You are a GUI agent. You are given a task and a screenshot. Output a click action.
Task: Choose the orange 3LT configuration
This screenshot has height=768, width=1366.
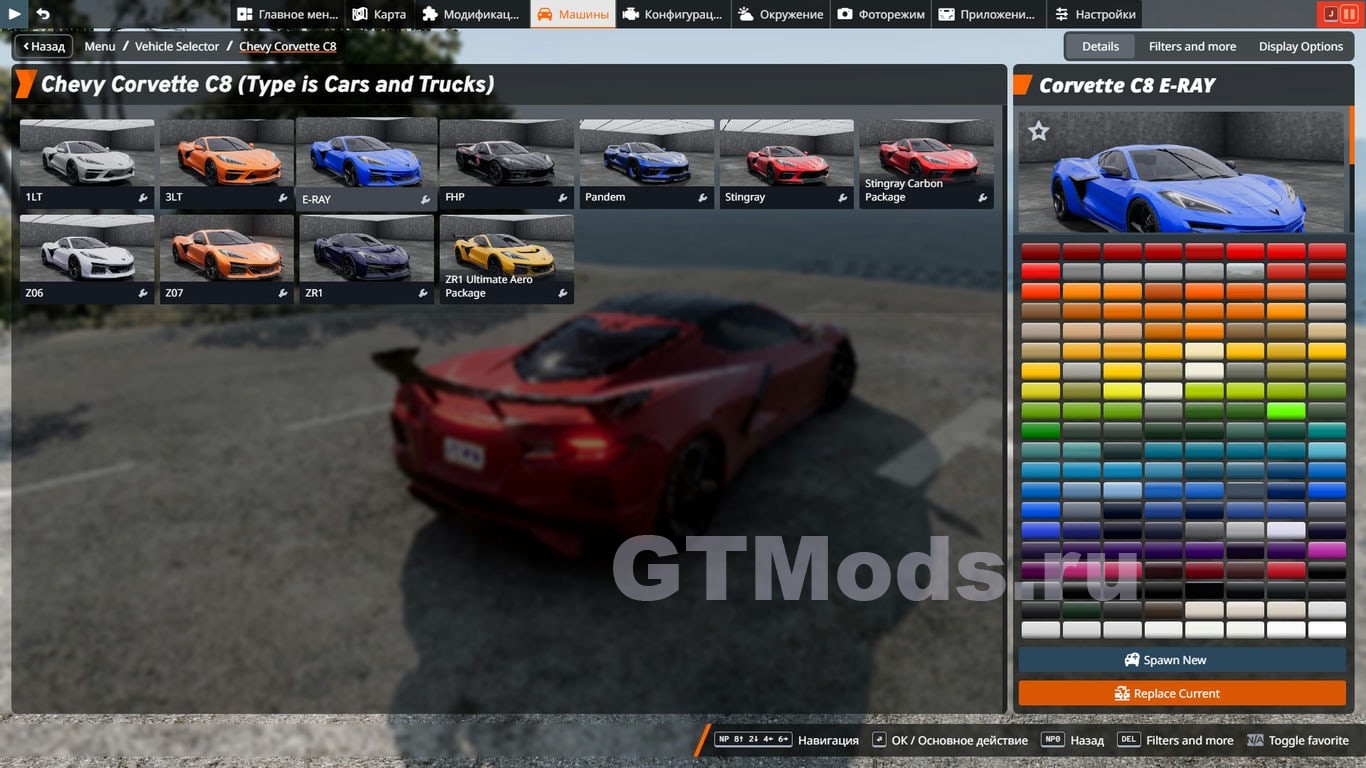(x=227, y=163)
